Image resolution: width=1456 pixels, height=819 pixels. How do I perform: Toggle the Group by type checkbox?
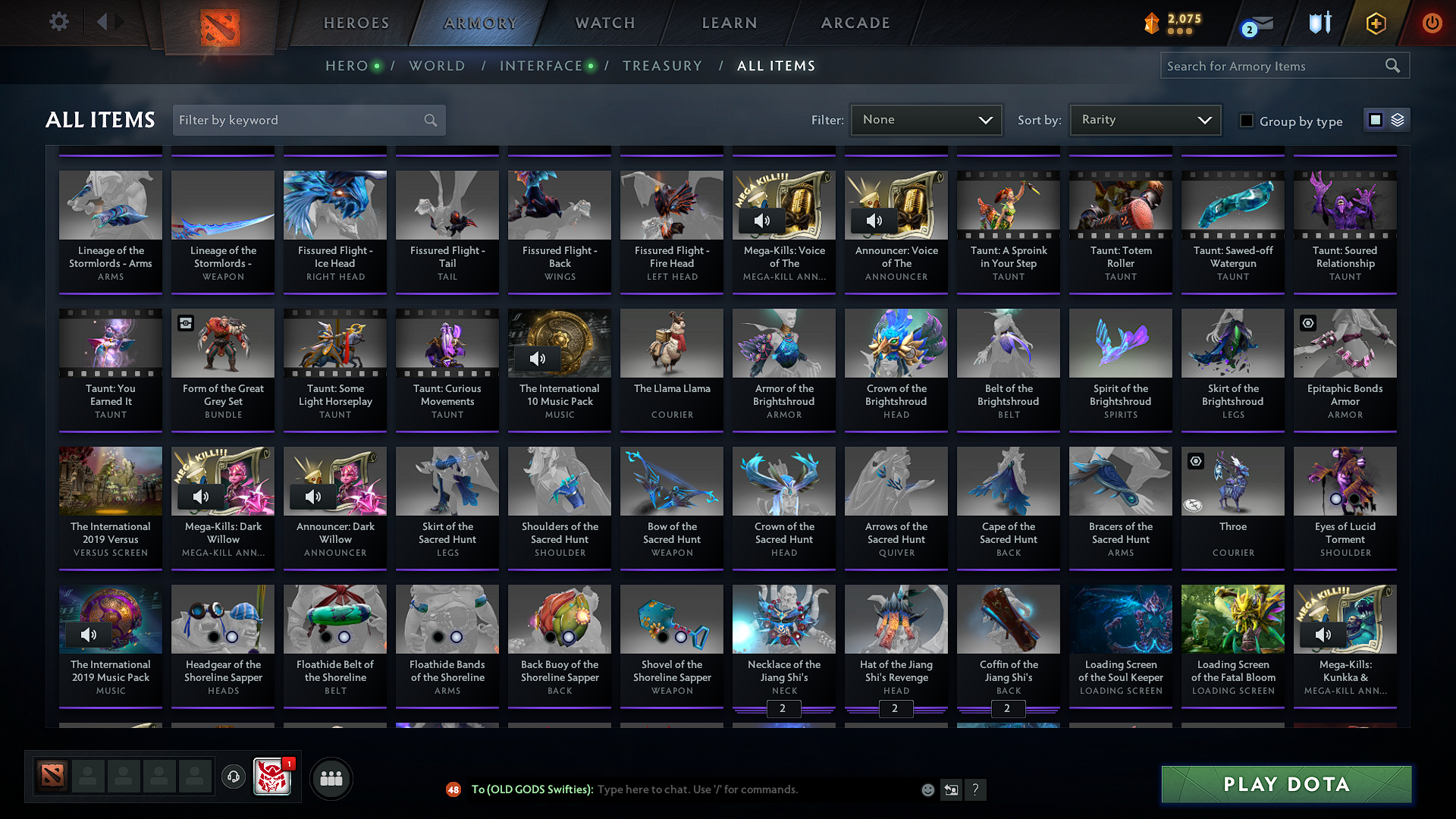(1246, 120)
